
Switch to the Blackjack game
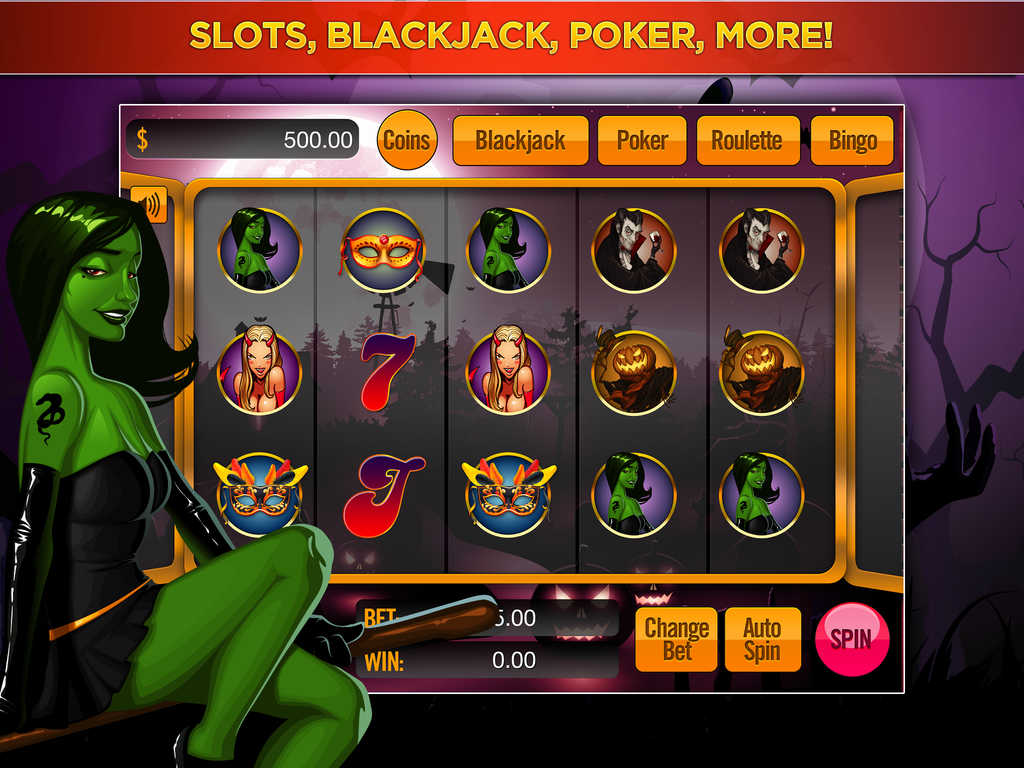click(x=520, y=140)
